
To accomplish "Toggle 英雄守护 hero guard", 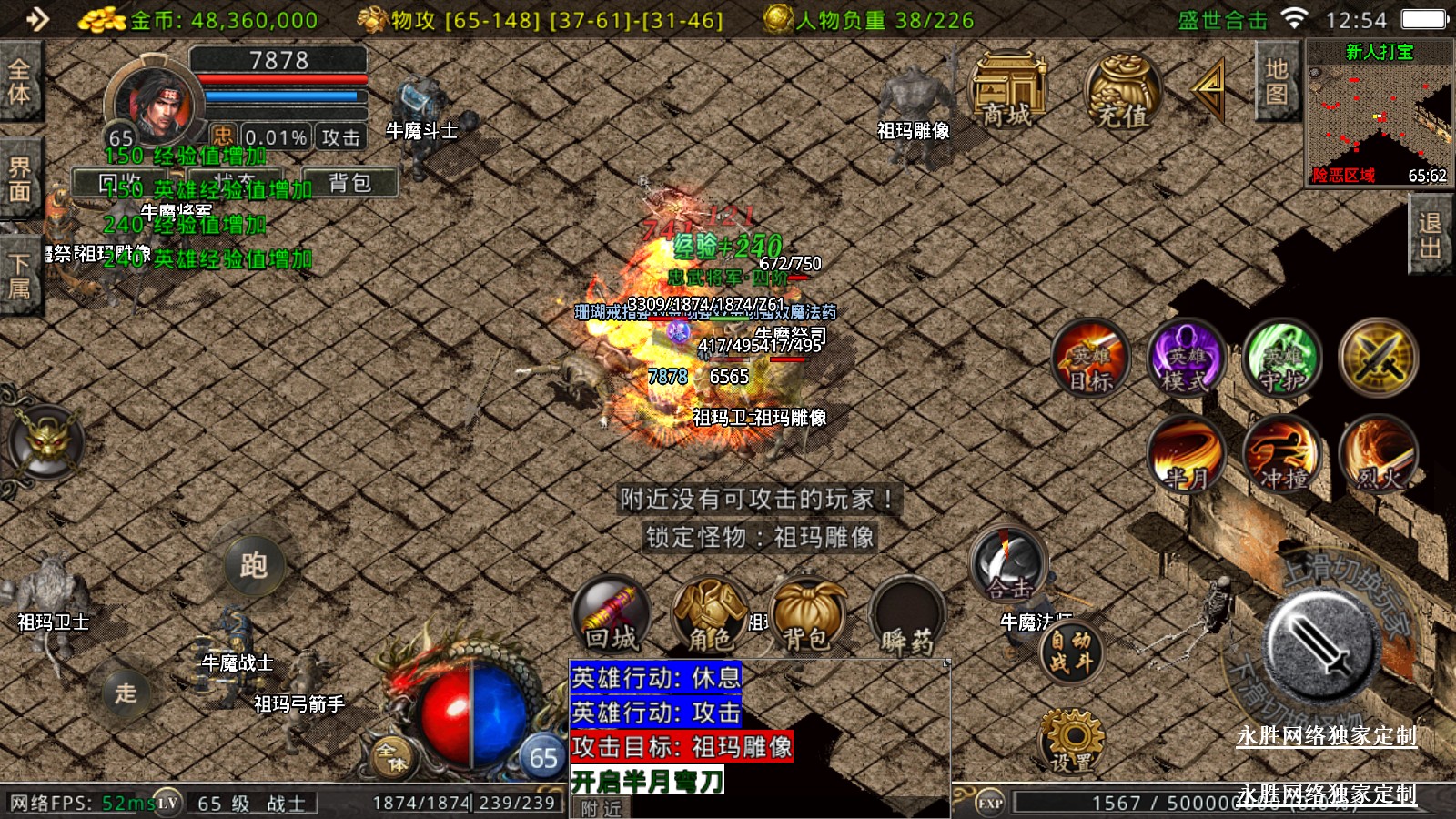I will pyautogui.click(x=1283, y=359).
